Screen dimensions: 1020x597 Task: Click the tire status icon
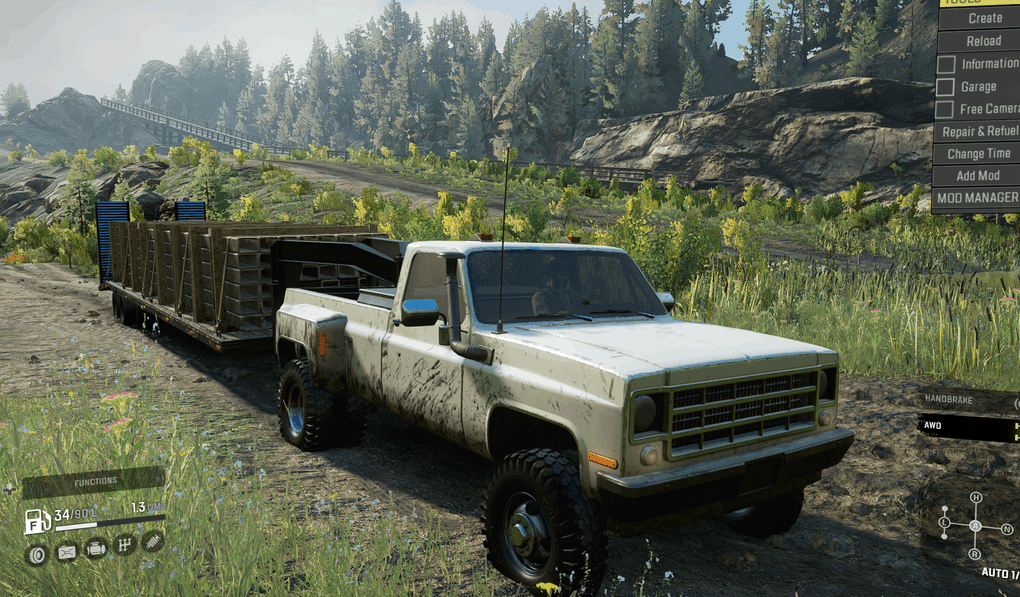click(37, 553)
